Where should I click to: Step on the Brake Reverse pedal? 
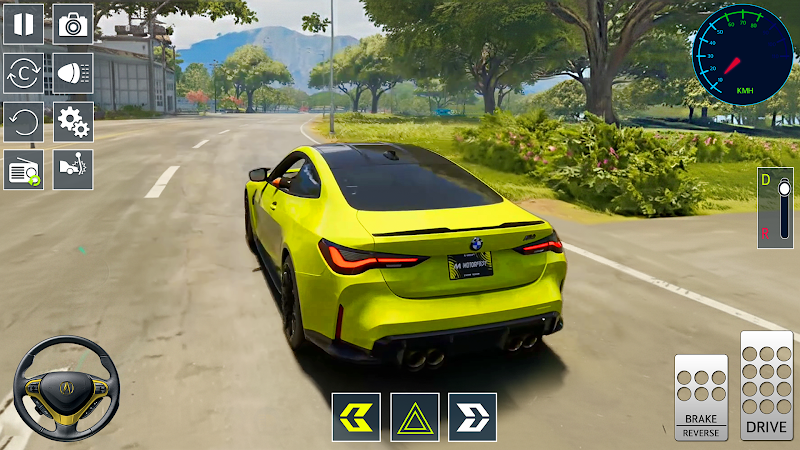pyautogui.click(x=701, y=397)
